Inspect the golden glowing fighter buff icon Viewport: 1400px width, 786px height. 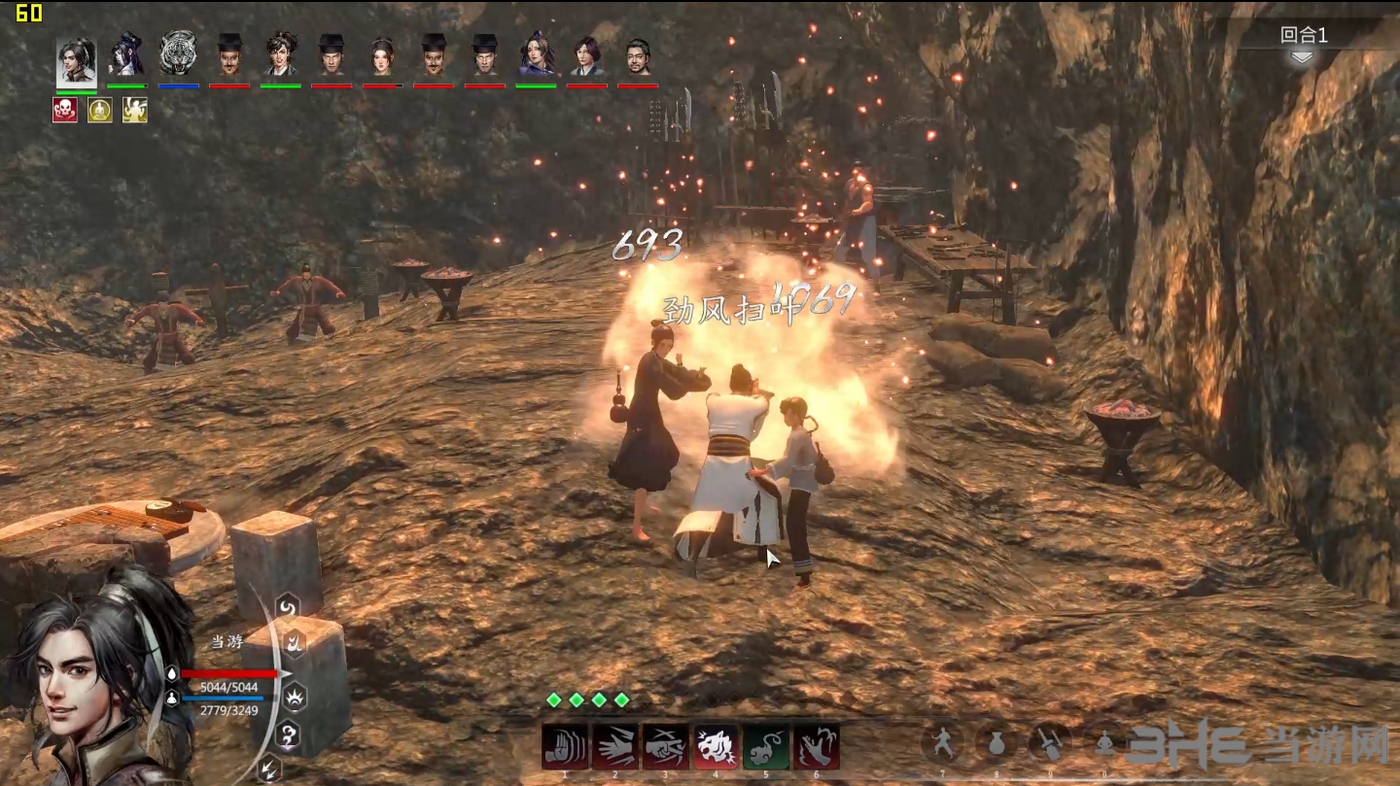point(135,110)
